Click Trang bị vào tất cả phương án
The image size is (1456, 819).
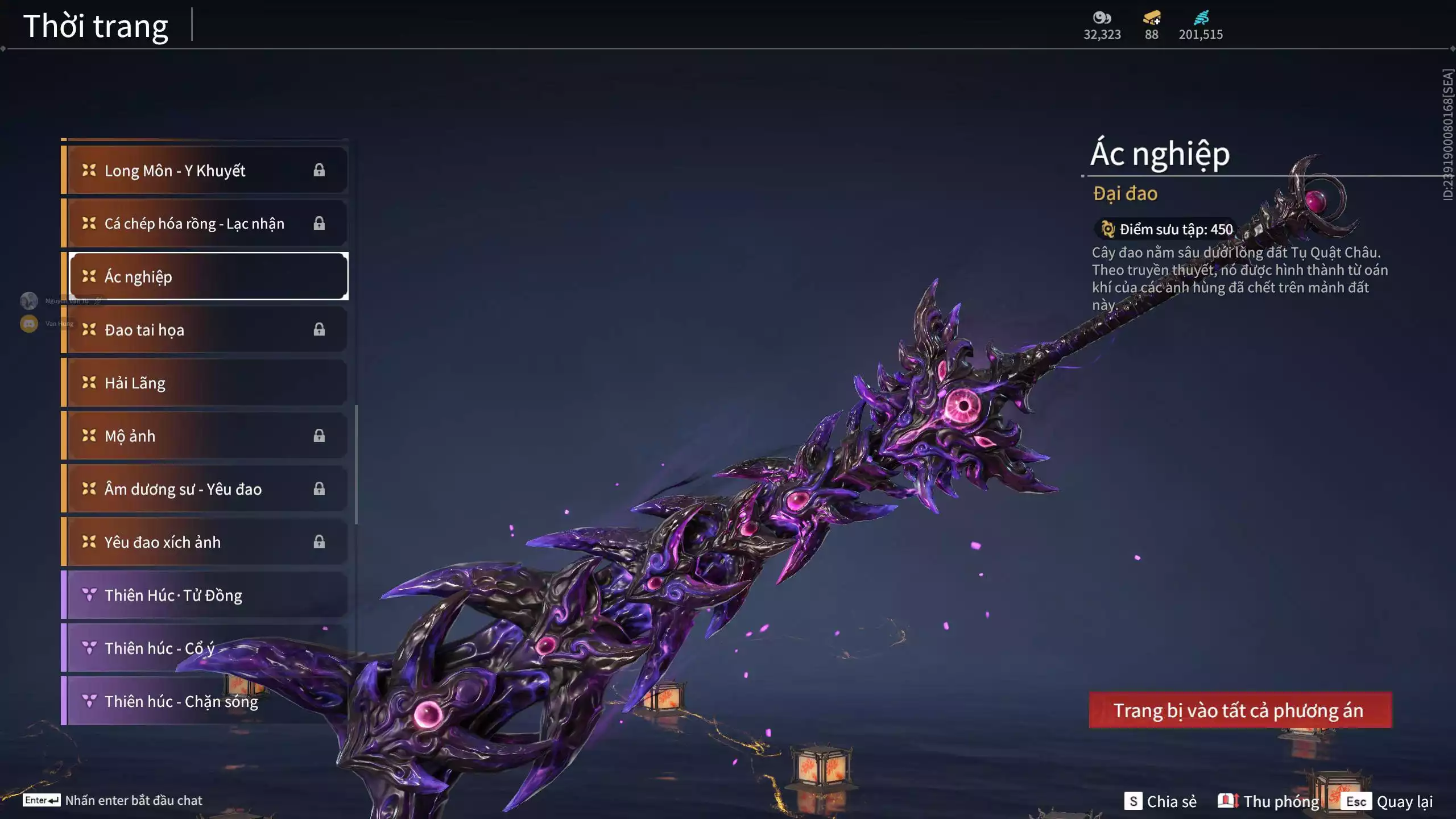coord(1240,710)
